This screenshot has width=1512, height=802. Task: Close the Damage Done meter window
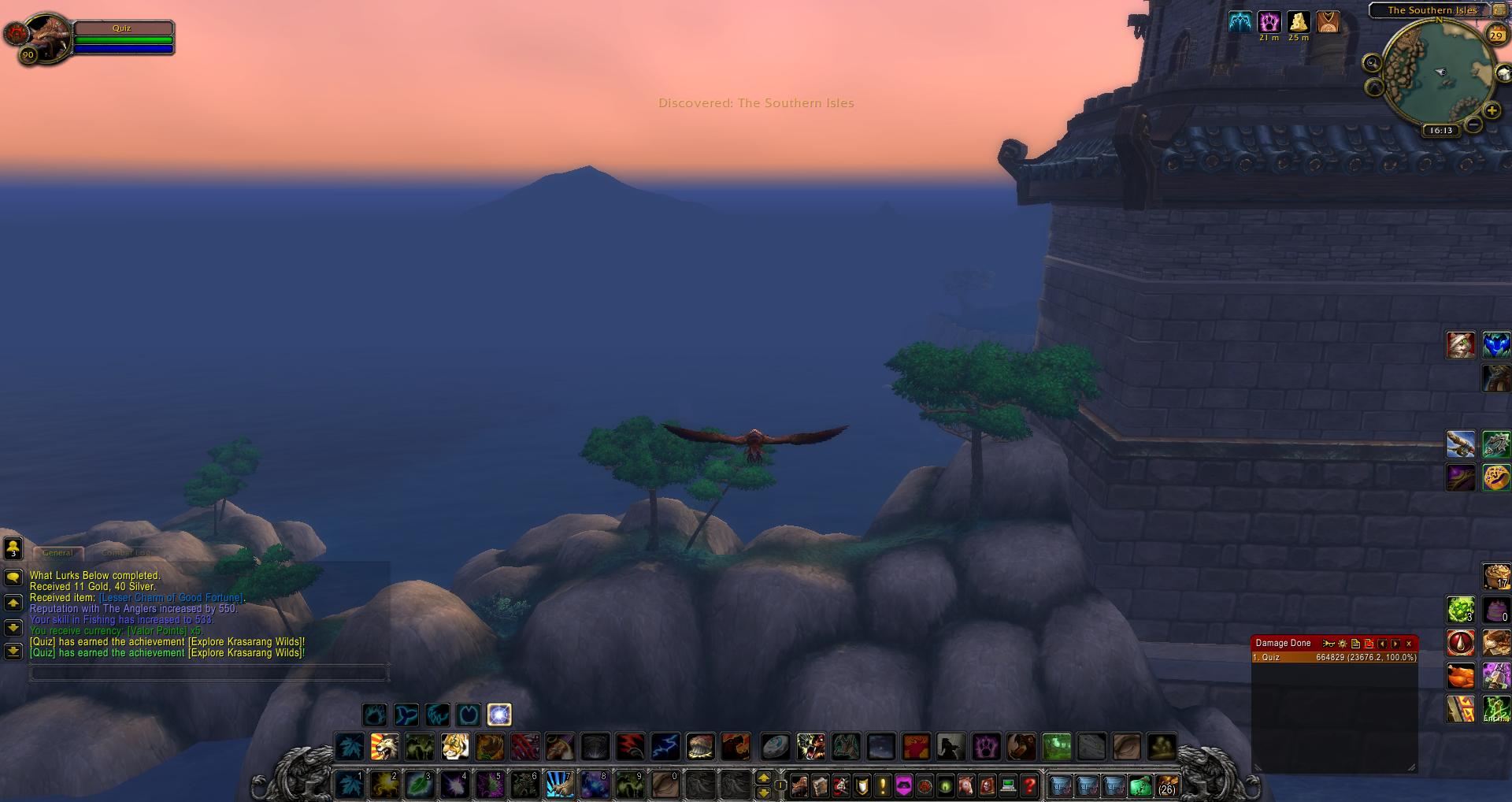click(x=1409, y=644)
